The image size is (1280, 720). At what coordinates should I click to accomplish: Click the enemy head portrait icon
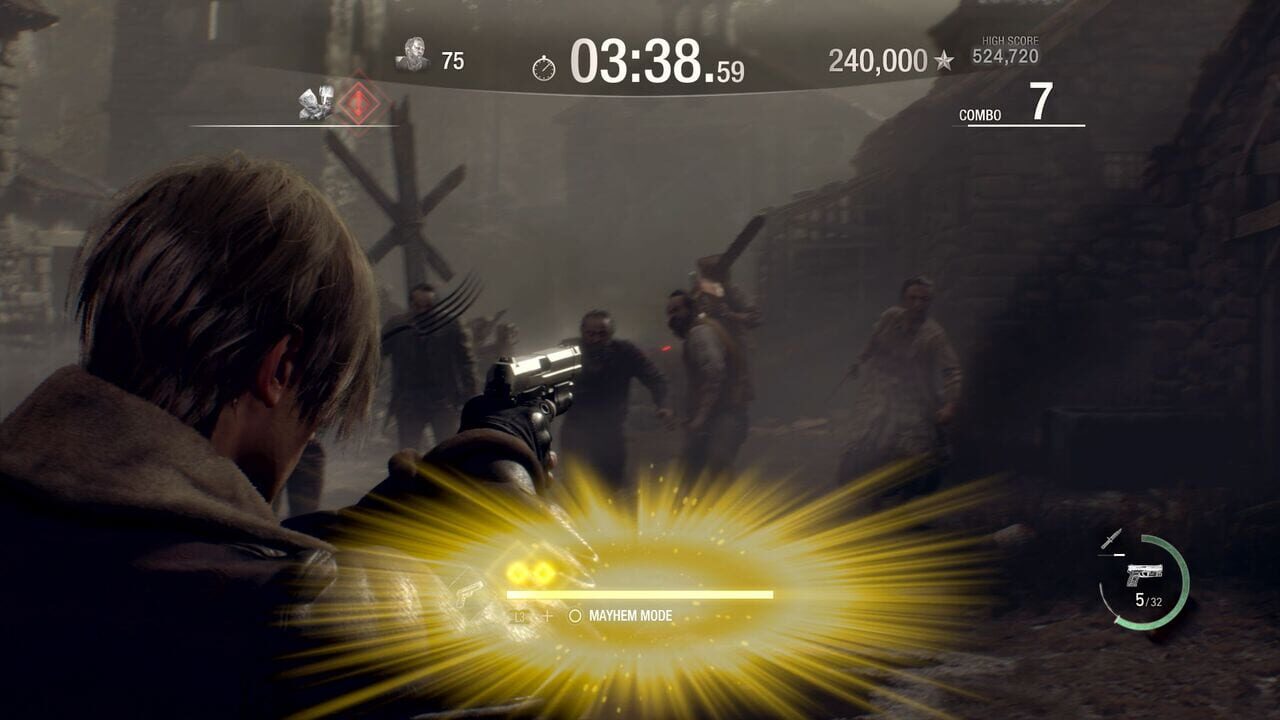point(412,55)
